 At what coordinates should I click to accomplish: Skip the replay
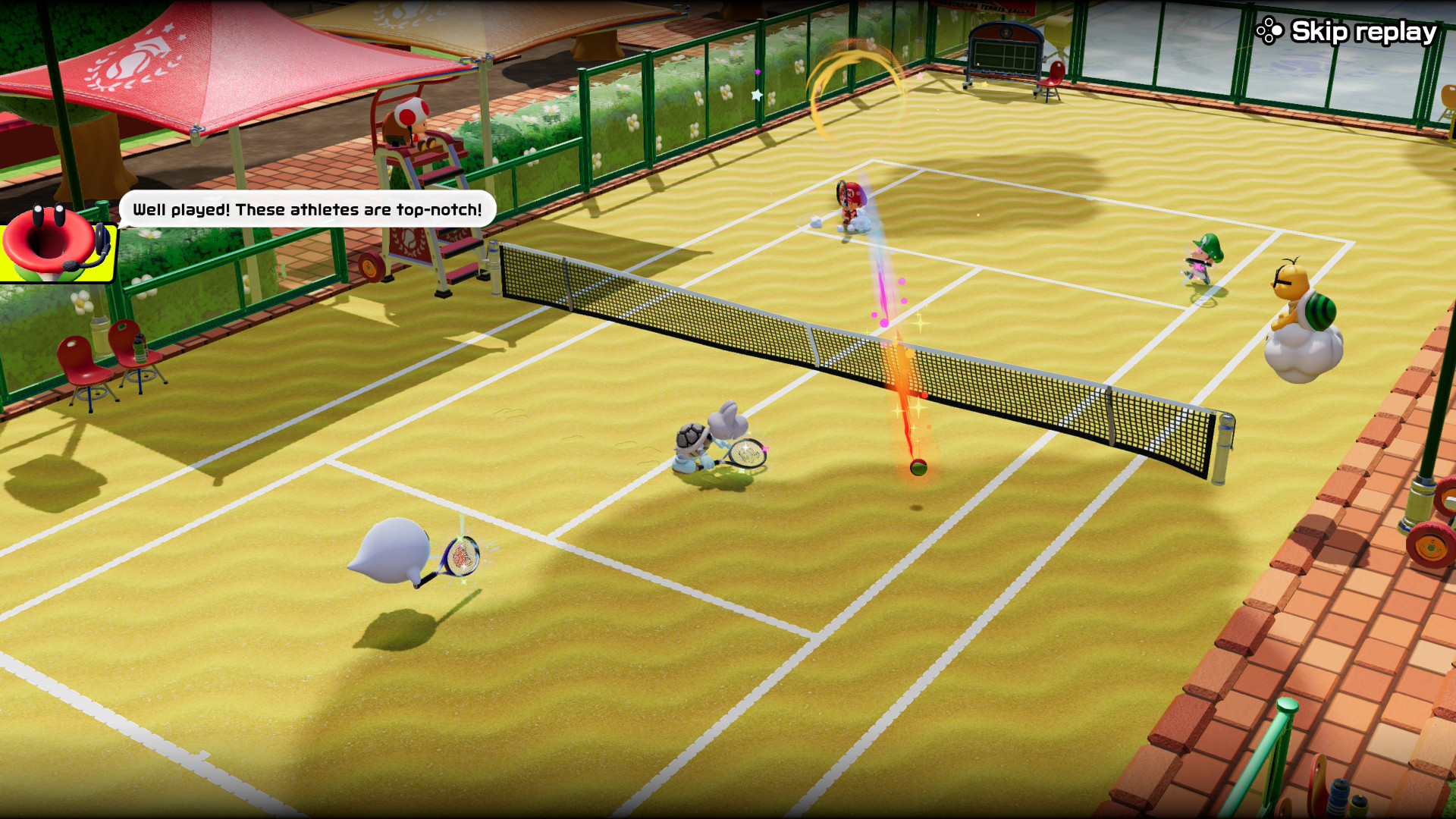pos(1347,32)
